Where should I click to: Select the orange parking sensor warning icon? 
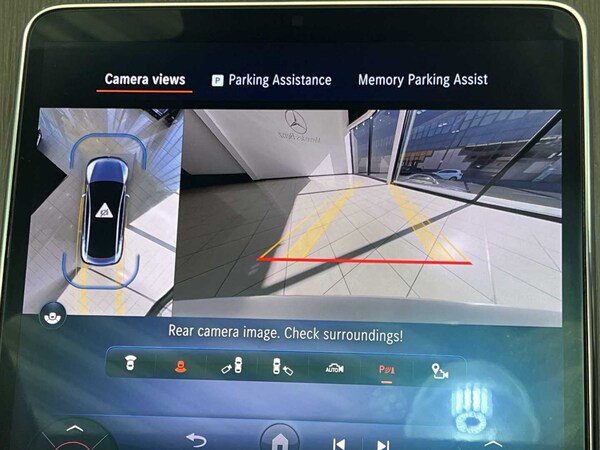pos(181,367)
